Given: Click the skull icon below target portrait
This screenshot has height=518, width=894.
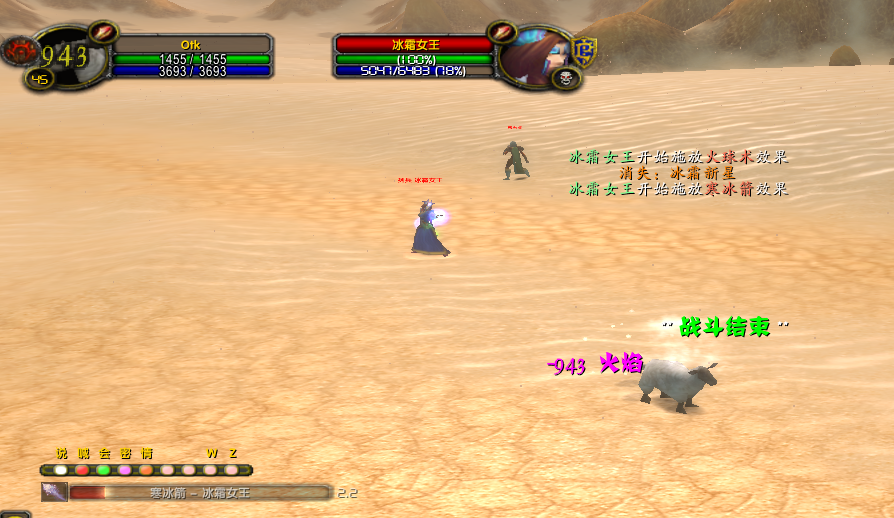Looking at the screenshot, I should point(565,78).
